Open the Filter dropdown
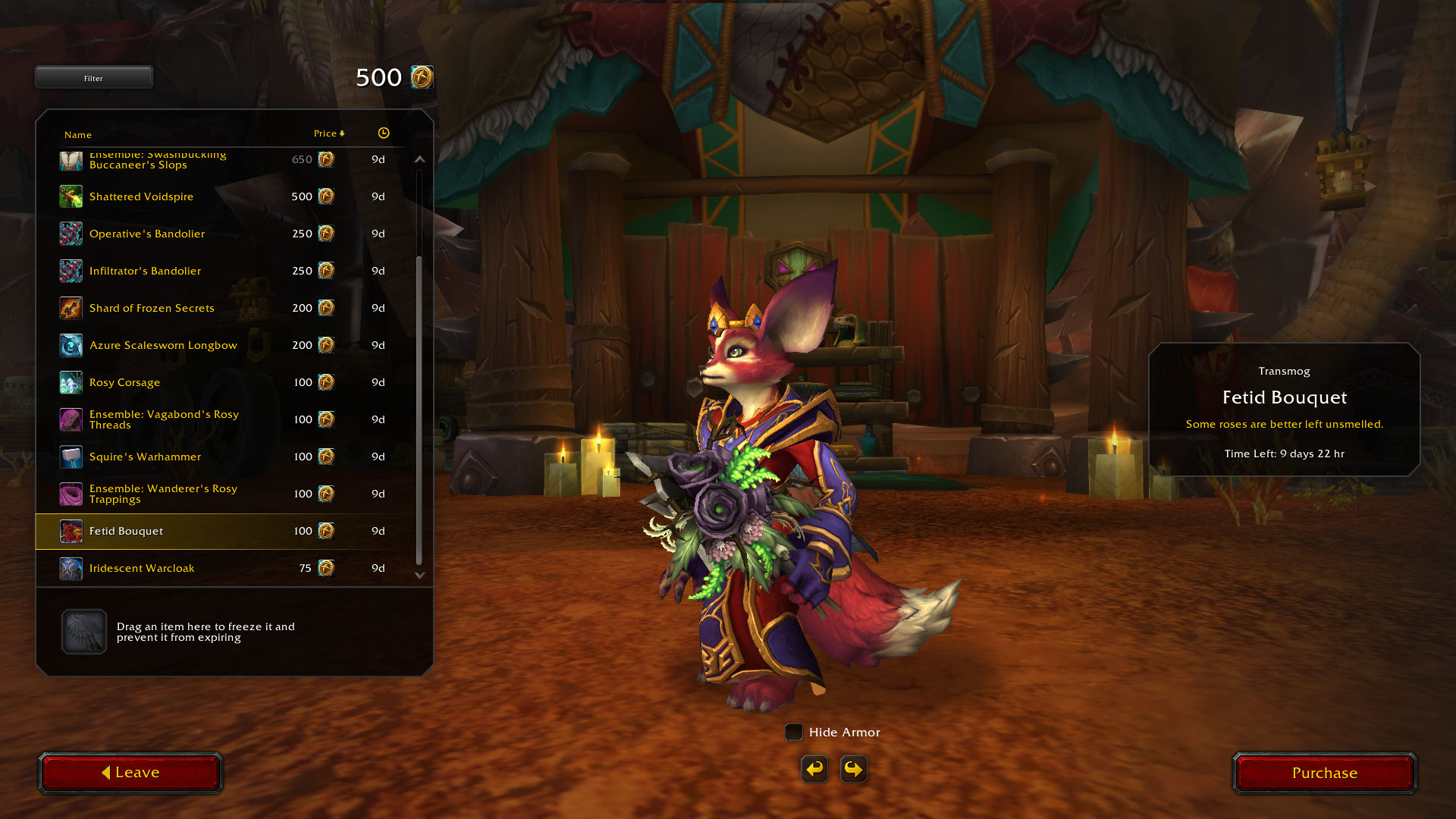 (93, 78)
